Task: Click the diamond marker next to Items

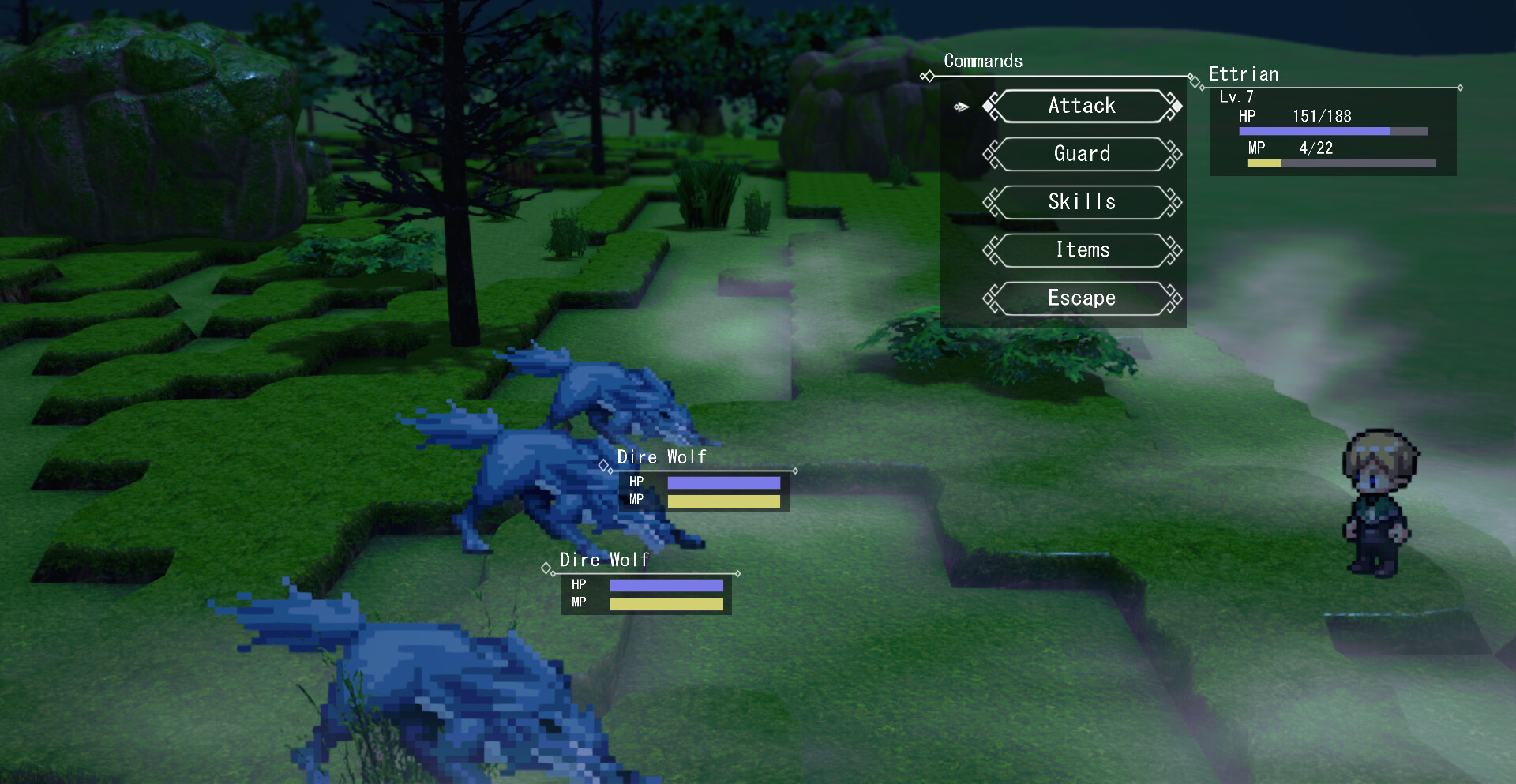Action: [989, 250]
